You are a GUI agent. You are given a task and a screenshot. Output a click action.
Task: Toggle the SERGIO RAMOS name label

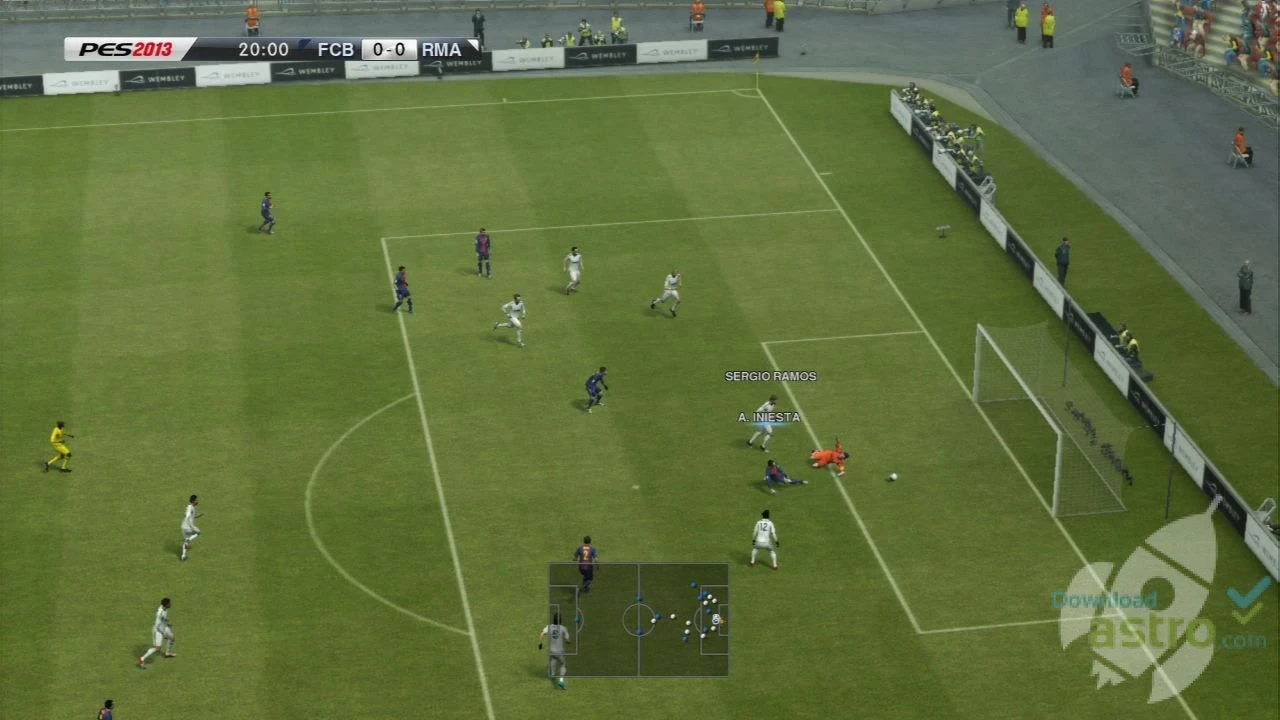[771, 377]
